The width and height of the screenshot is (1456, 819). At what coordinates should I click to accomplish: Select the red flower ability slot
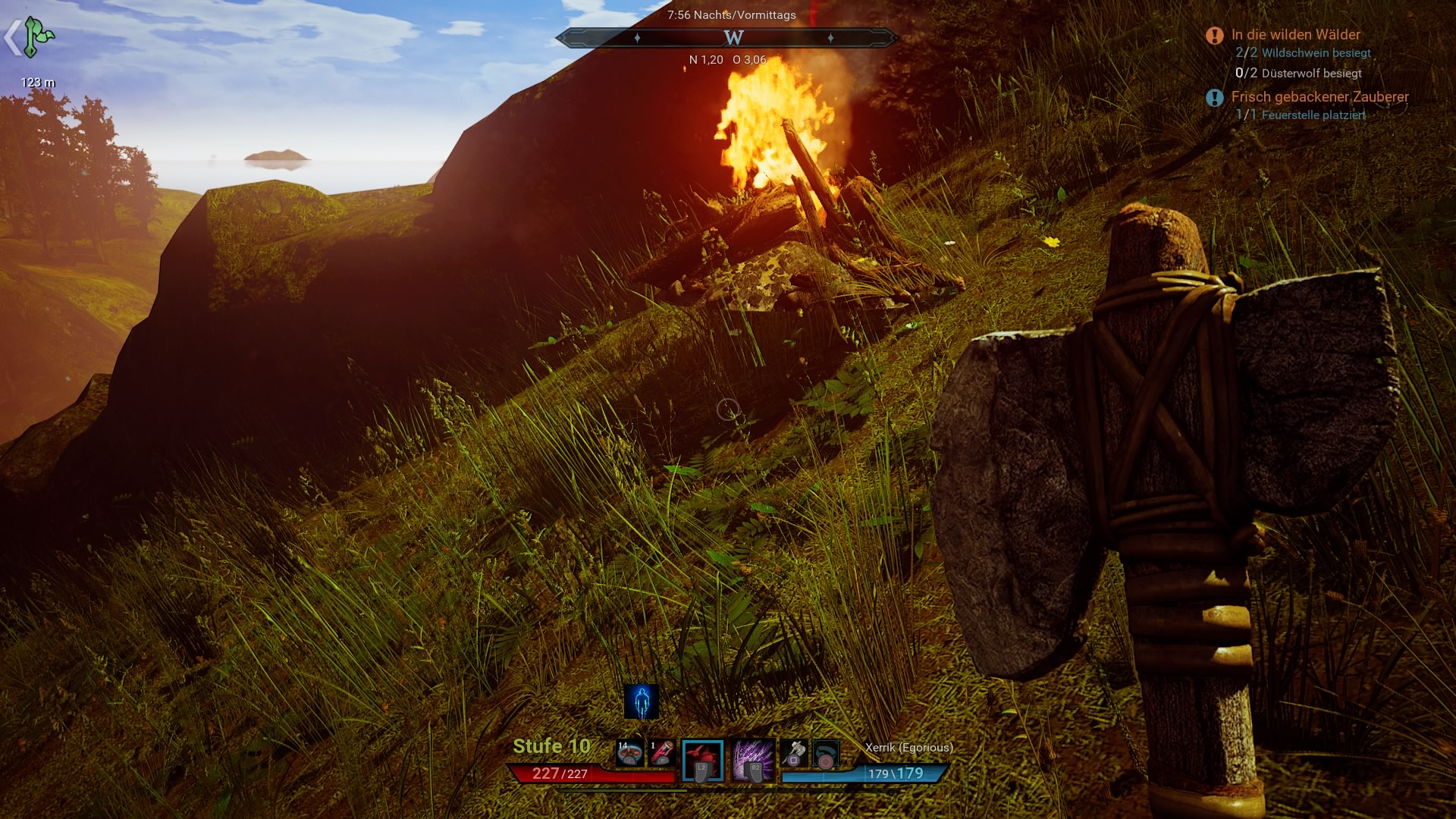click(702, 760)
